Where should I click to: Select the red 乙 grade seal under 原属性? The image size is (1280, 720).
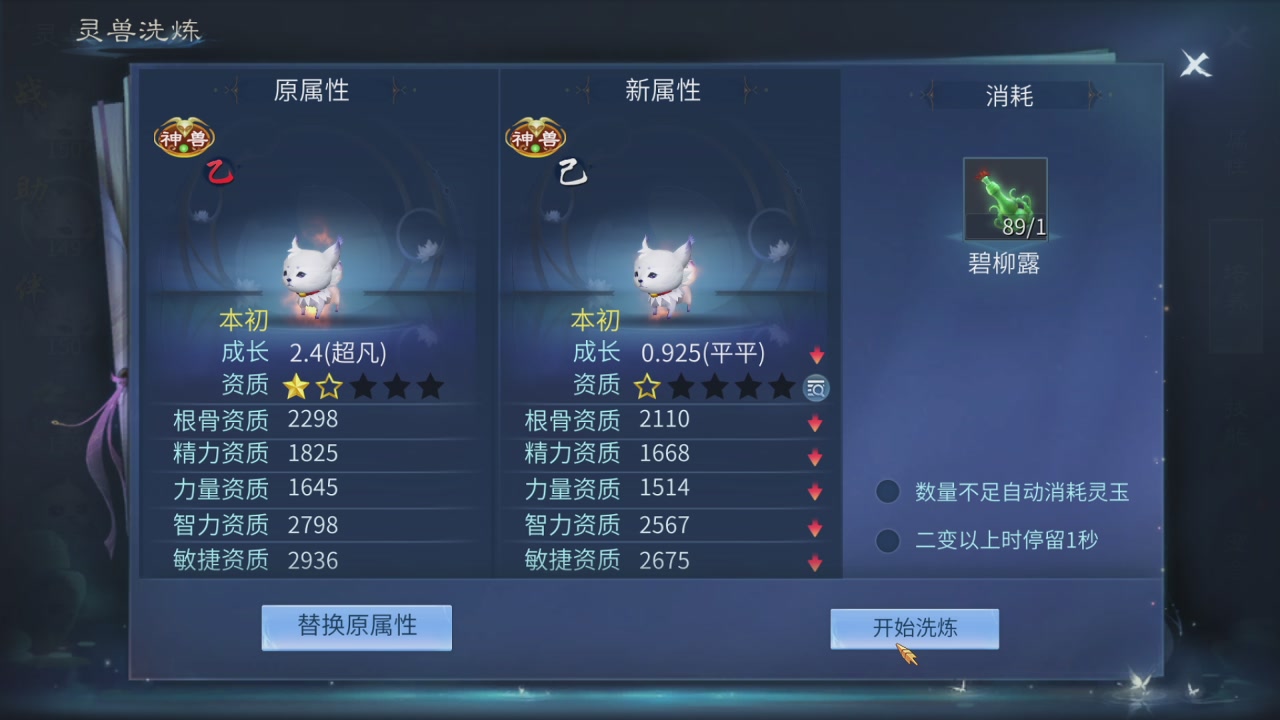tap(219, 171)
